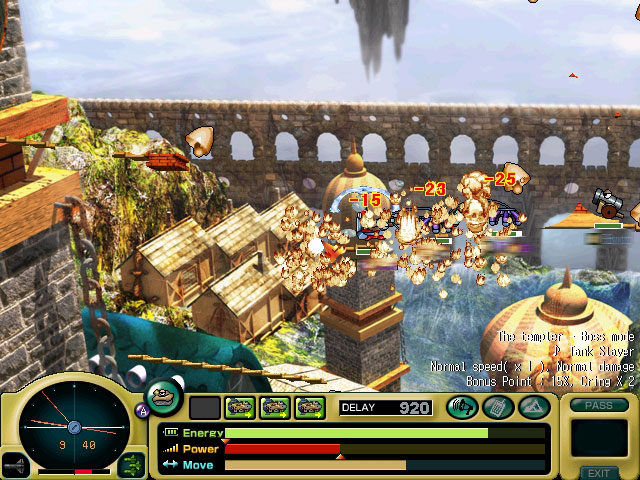Toggle the mountain terrain view icon
640x480 pixels.
532,407
